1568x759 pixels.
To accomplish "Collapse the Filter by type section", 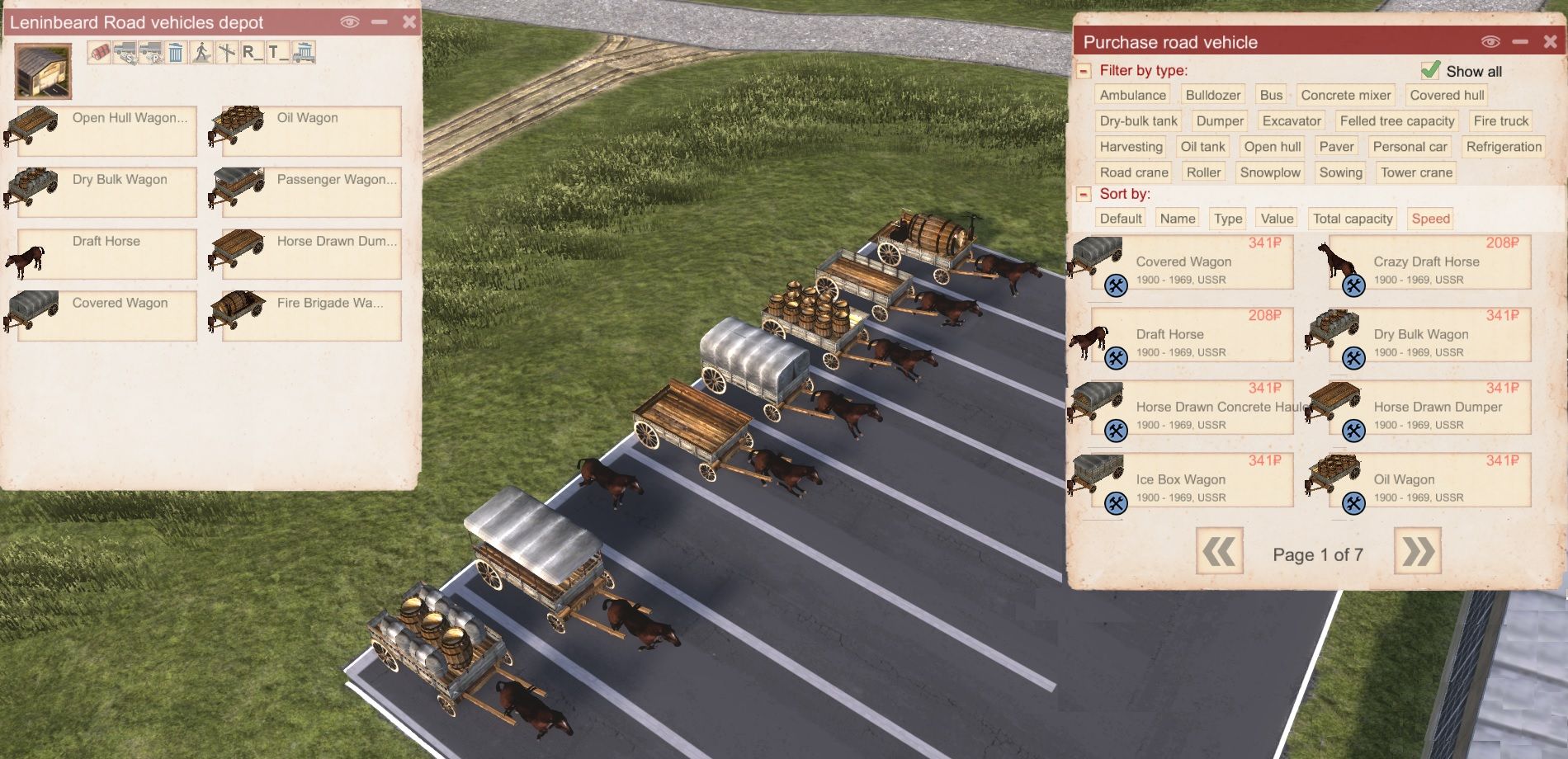I will pos(1084,71).
